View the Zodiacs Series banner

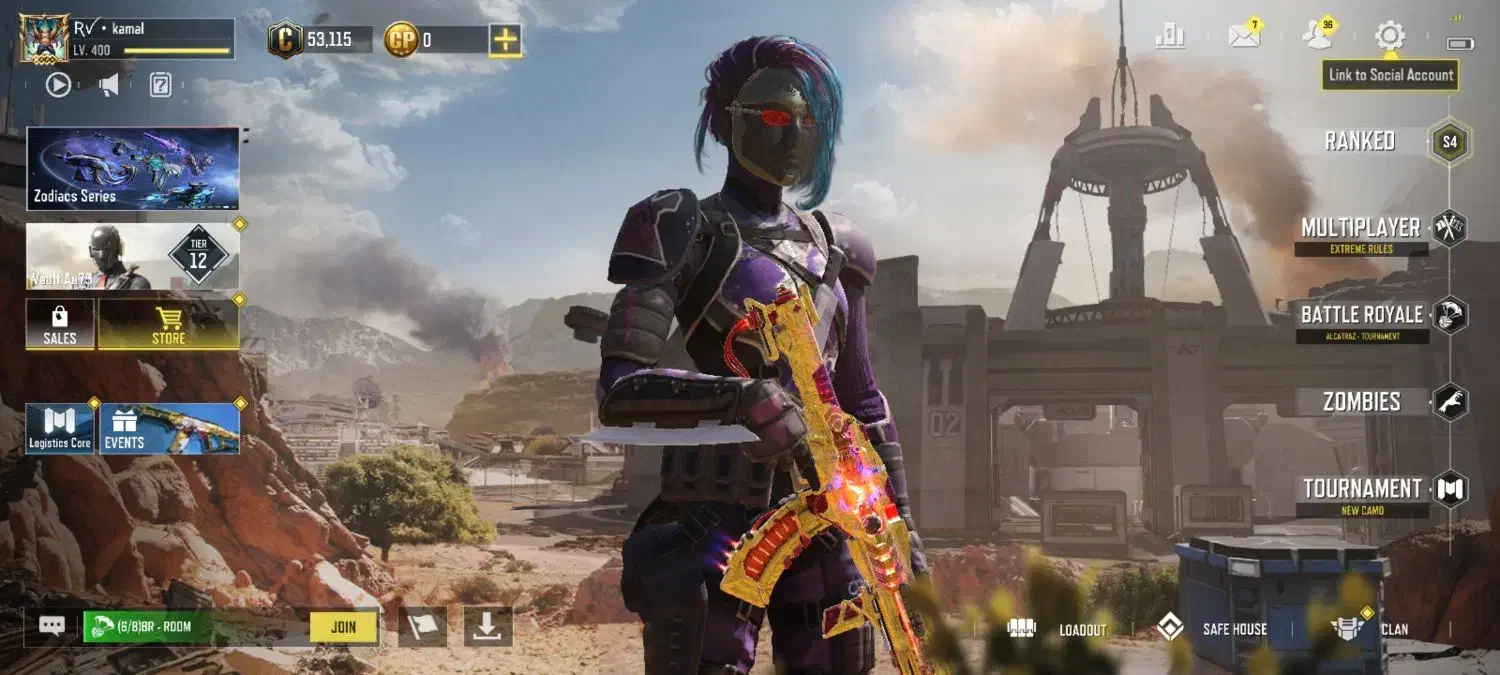coord(133,168)
